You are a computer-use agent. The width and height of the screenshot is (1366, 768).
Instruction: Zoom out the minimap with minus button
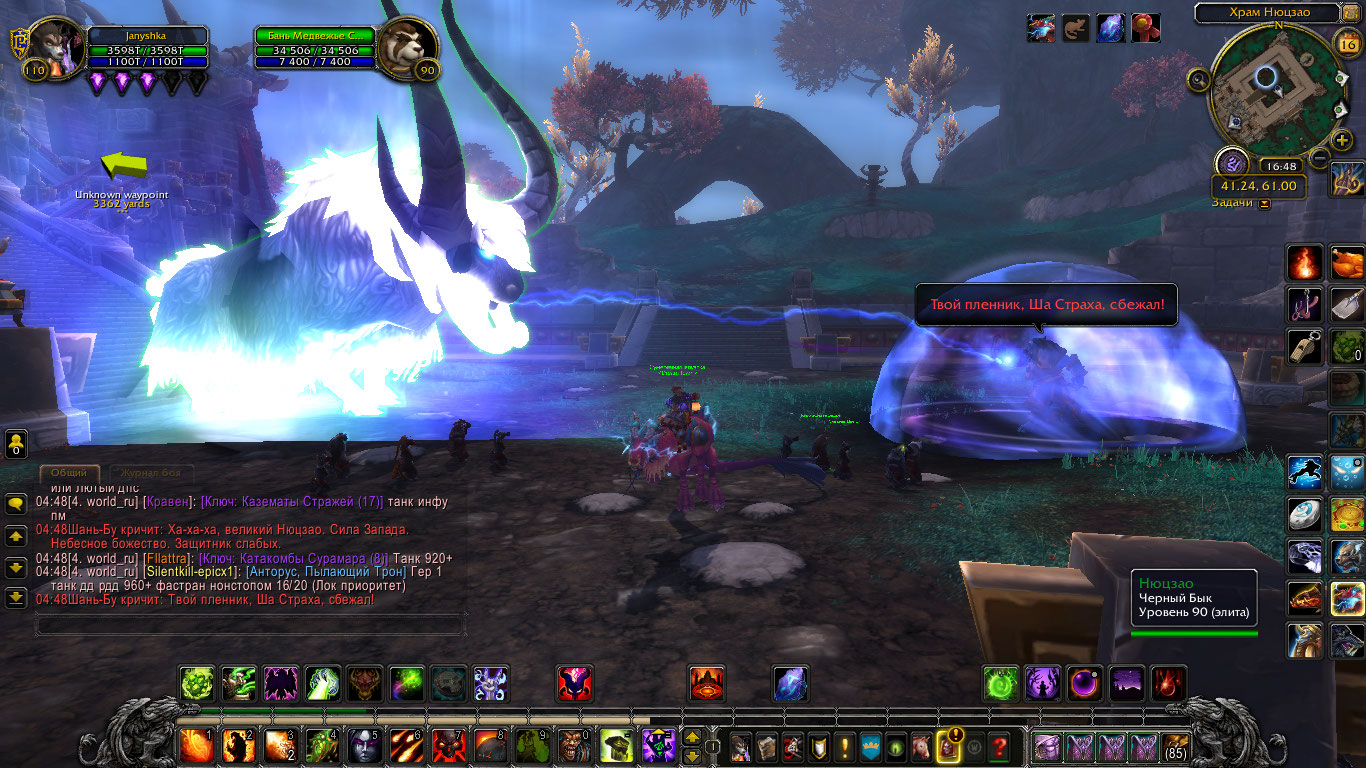tap(1320, 158)
